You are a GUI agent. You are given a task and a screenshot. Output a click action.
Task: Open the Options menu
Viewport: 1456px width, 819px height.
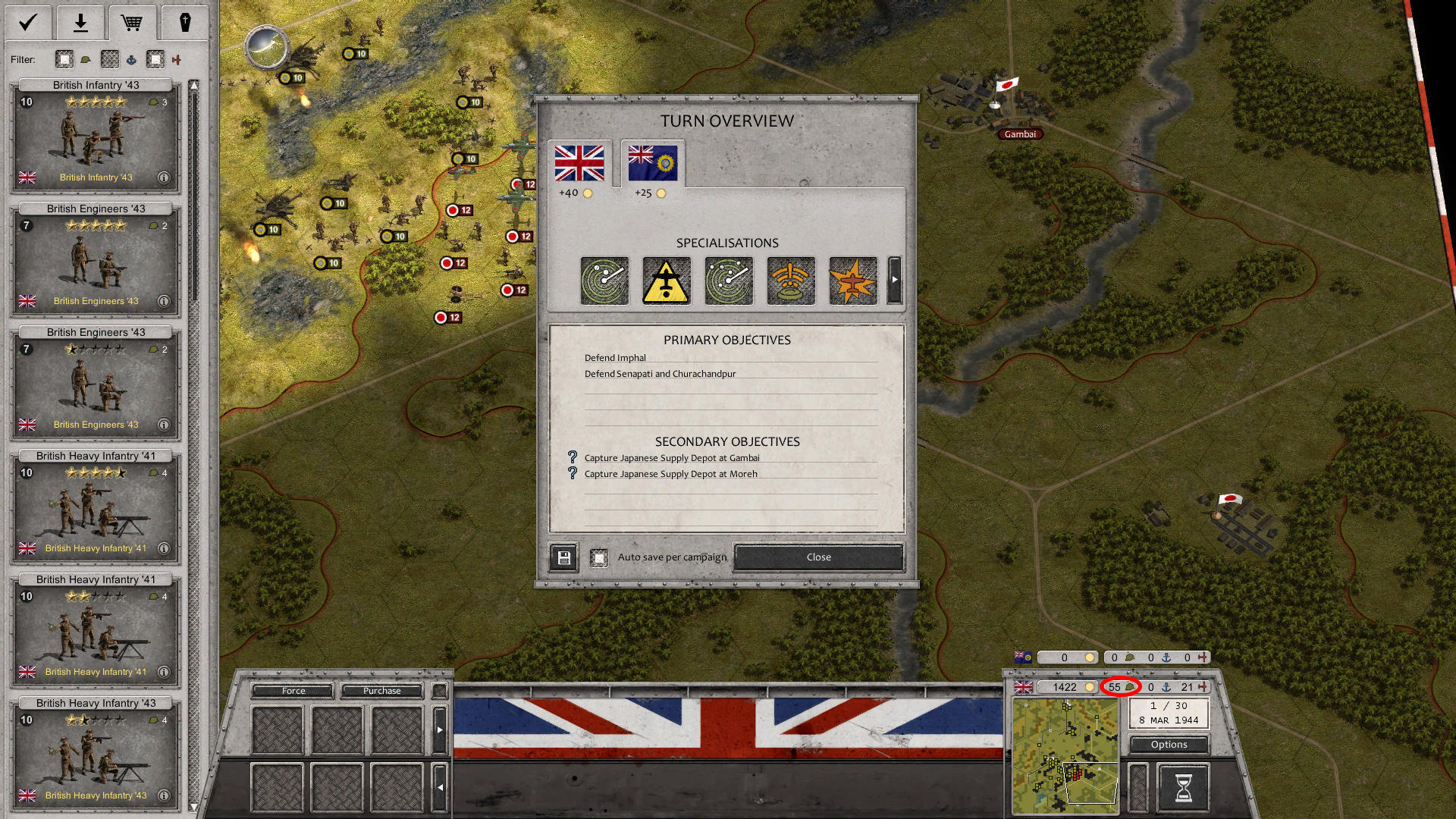(1168, 745)
